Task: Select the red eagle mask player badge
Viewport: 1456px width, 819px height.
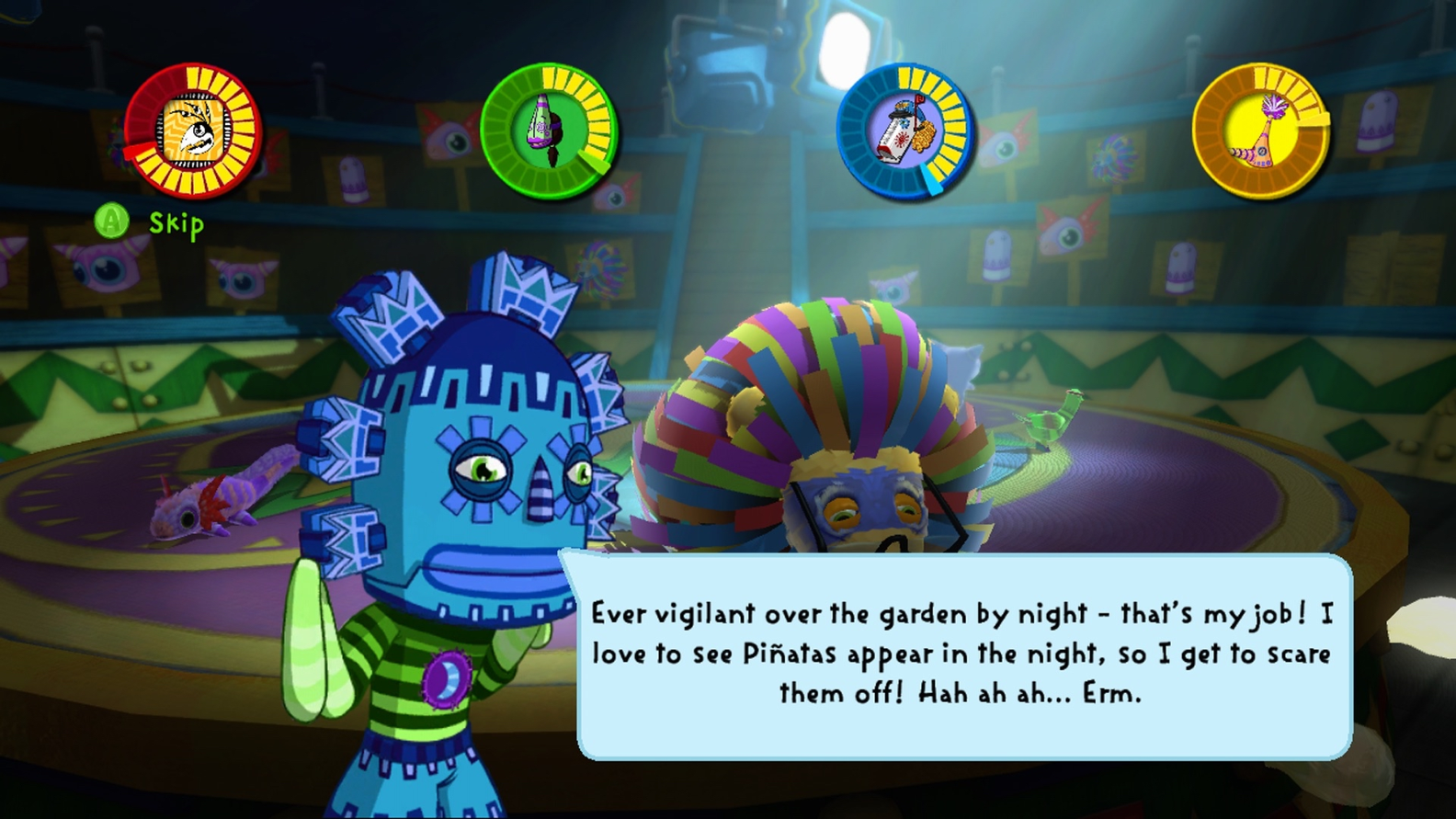Action: pos(193,131)
